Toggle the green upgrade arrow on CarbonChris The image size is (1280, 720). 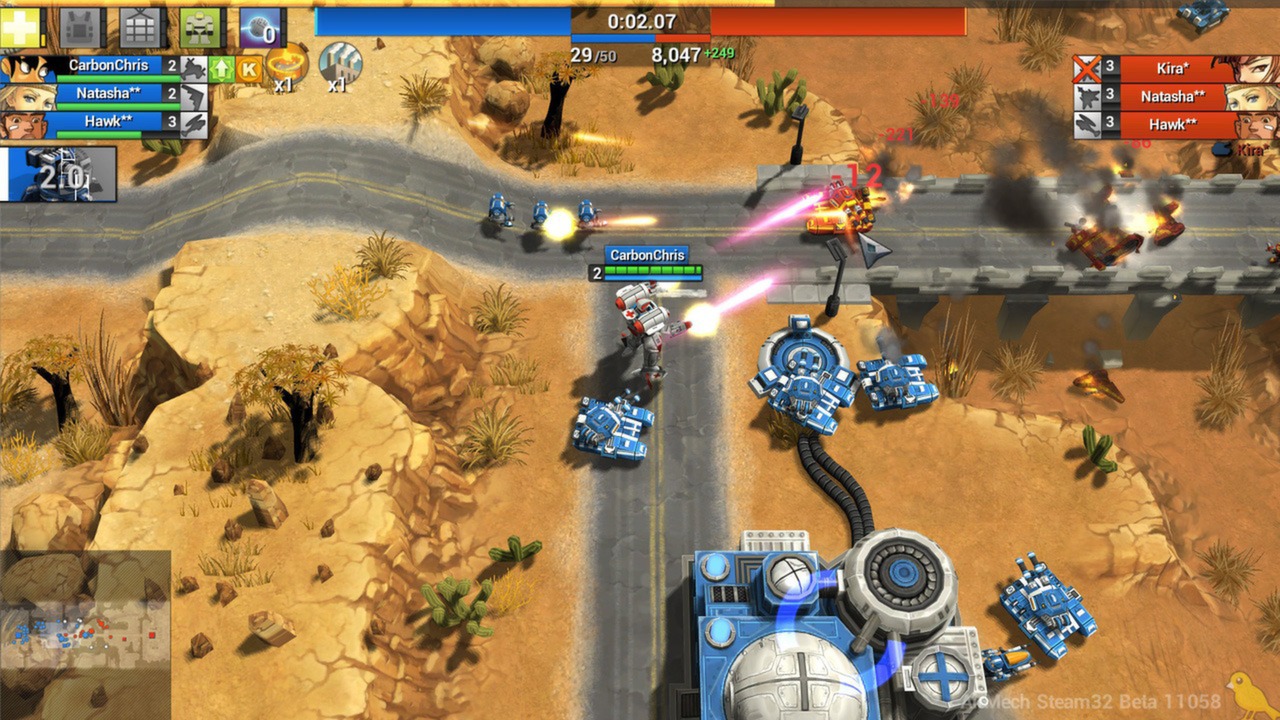(x=221, y=68)
